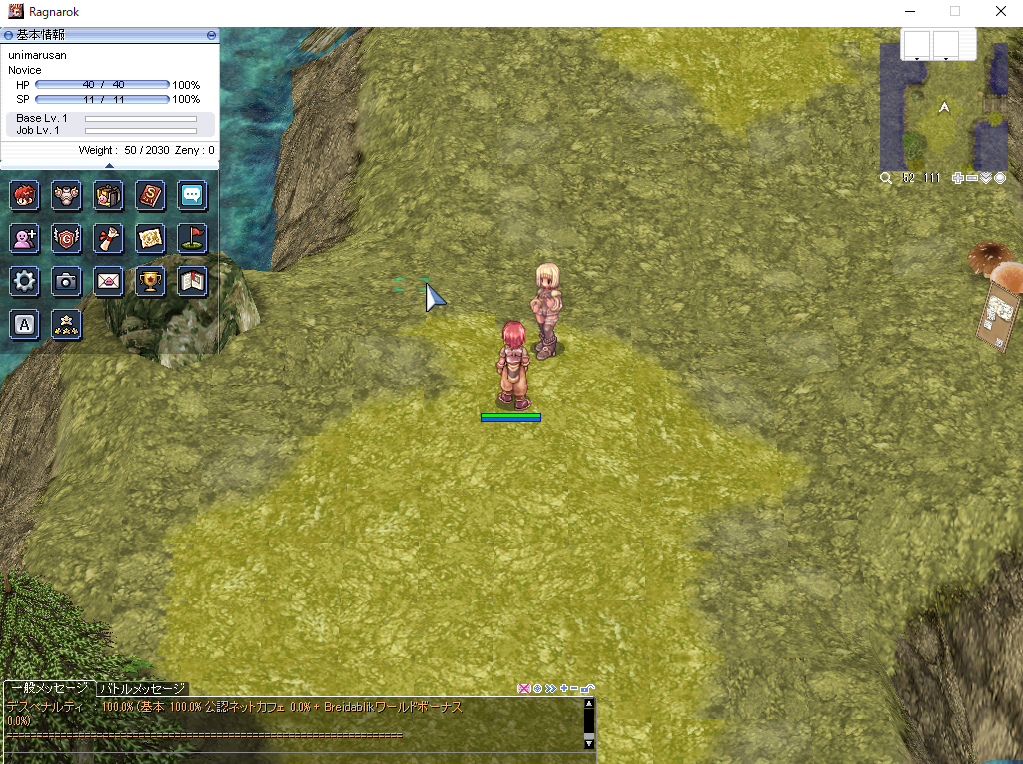Open the inventory treasure chest icon
Screen dimensions: 1023x764
(108, 195)
